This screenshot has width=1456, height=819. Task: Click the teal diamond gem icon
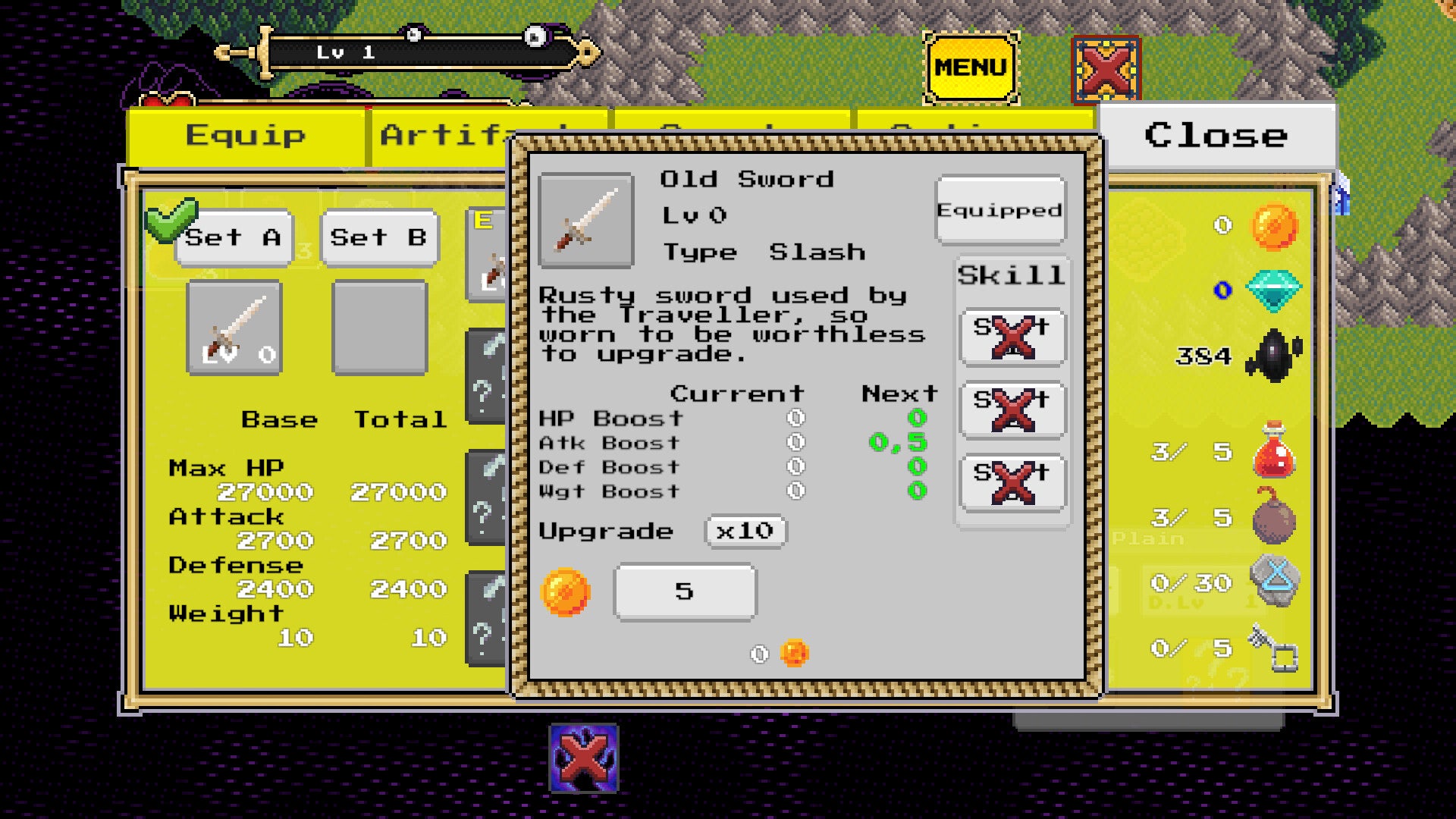[1274, 290]
